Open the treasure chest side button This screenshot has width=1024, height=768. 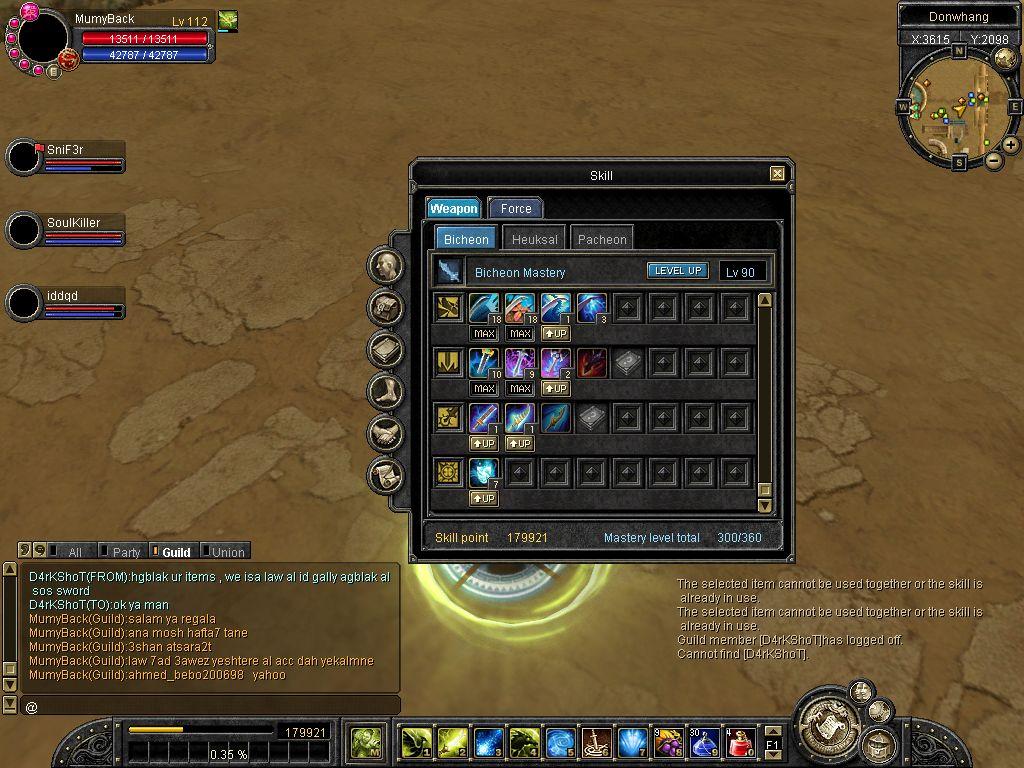coord(385,308)
